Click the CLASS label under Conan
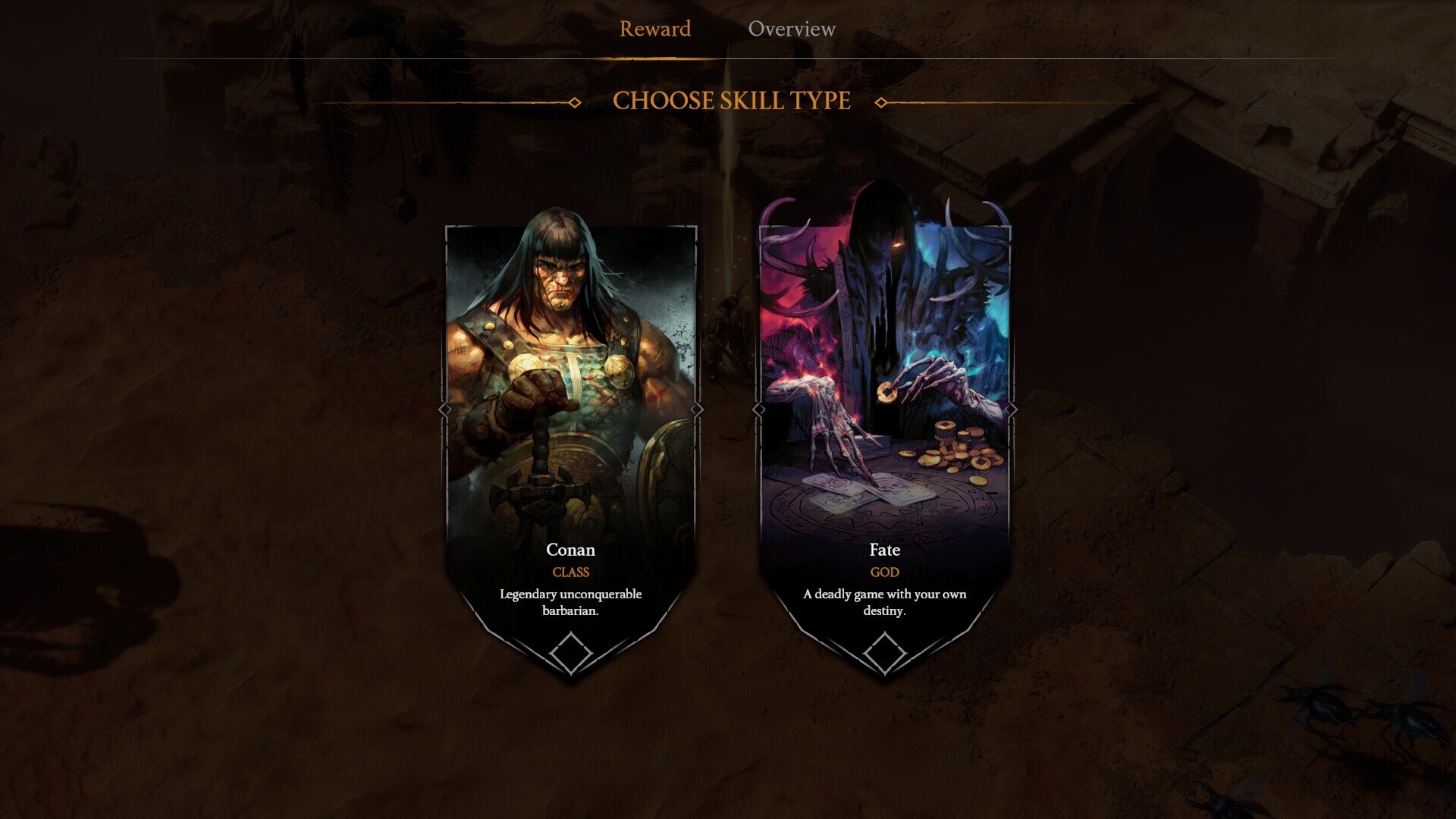 pyautogui.click(x=571, y=573)
